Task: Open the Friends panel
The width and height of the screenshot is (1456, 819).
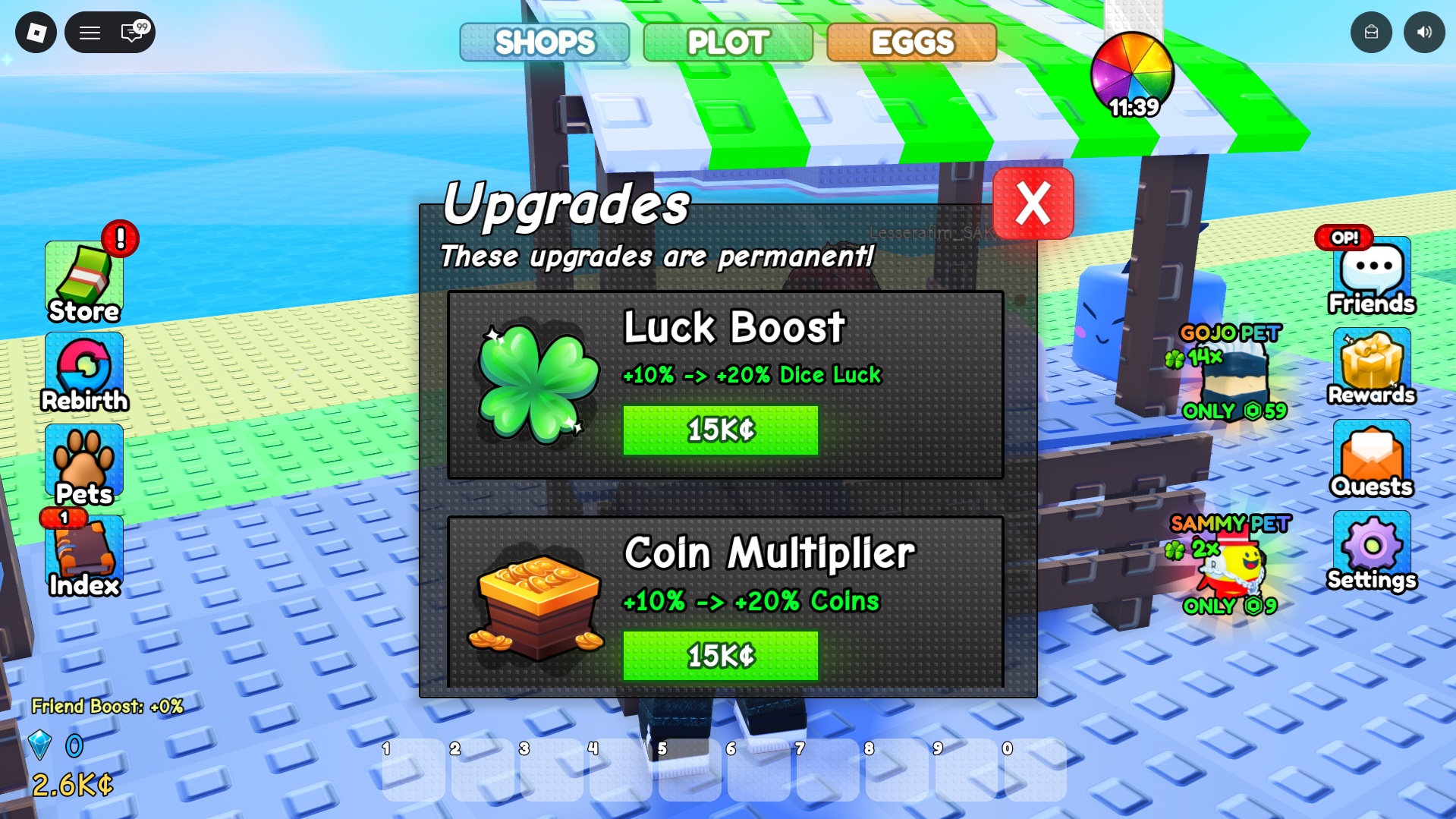Action: [x=1370, y=275]
